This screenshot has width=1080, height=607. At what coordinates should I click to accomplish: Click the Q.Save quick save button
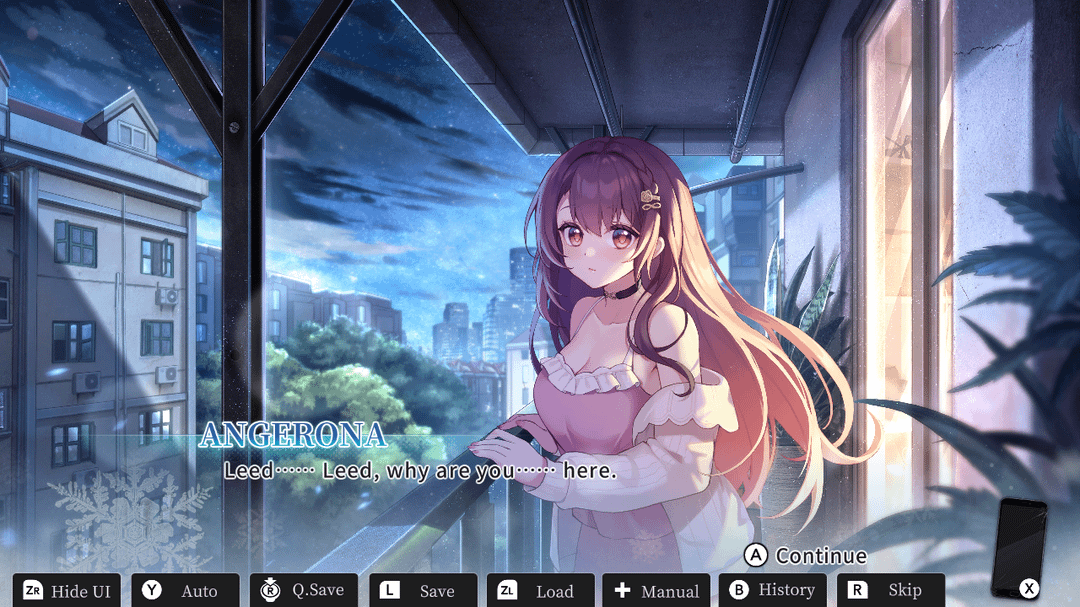(303, 590)
